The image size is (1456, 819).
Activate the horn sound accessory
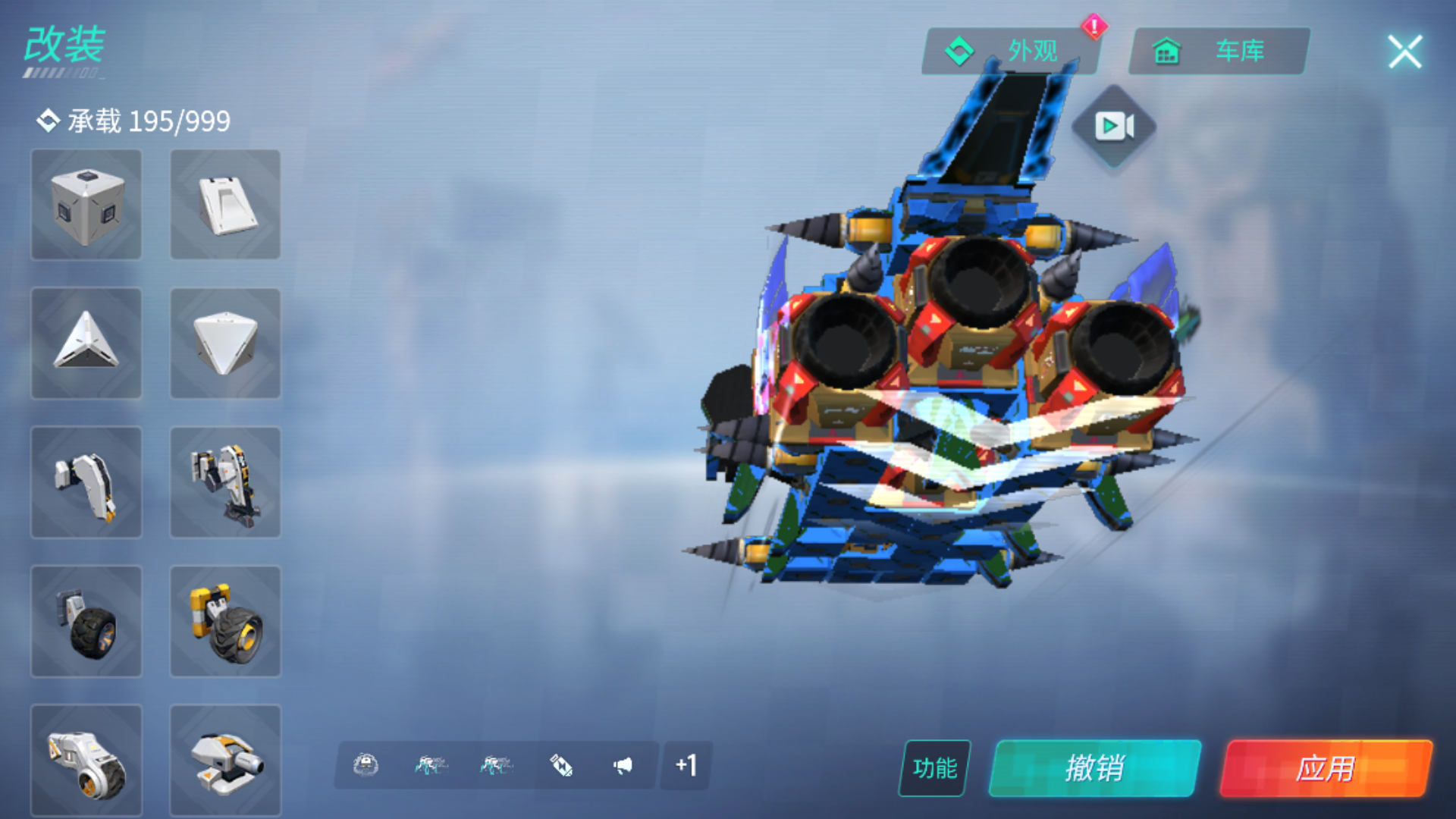pyautogui.click(x=623, y=766)
